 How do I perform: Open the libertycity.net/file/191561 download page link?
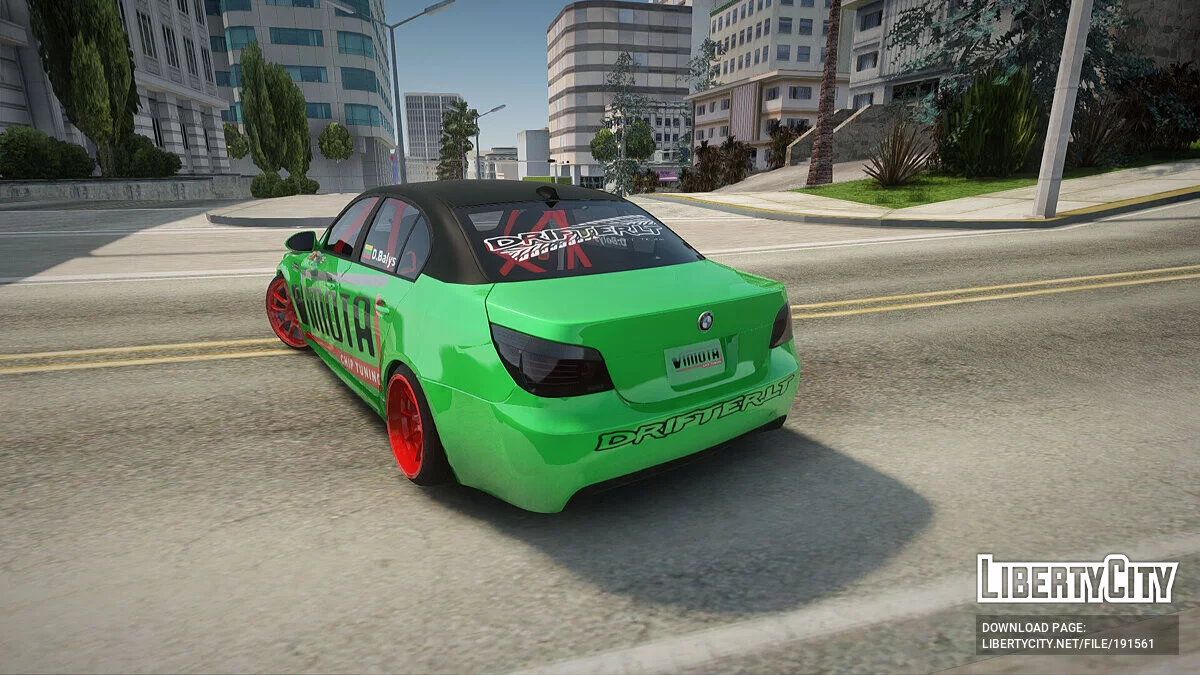pos(1067,643)
